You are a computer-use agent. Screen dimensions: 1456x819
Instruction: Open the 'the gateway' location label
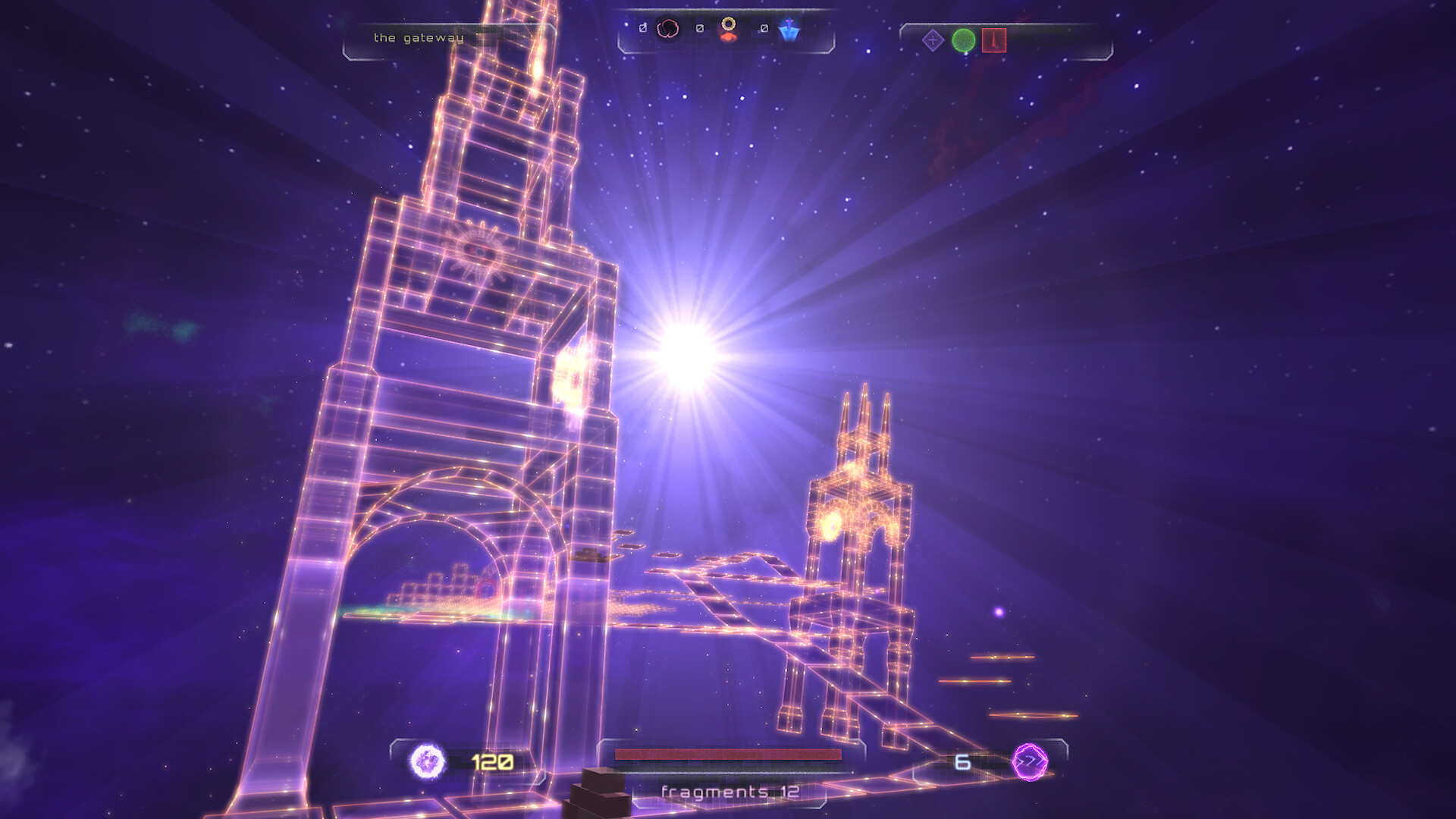417,36
